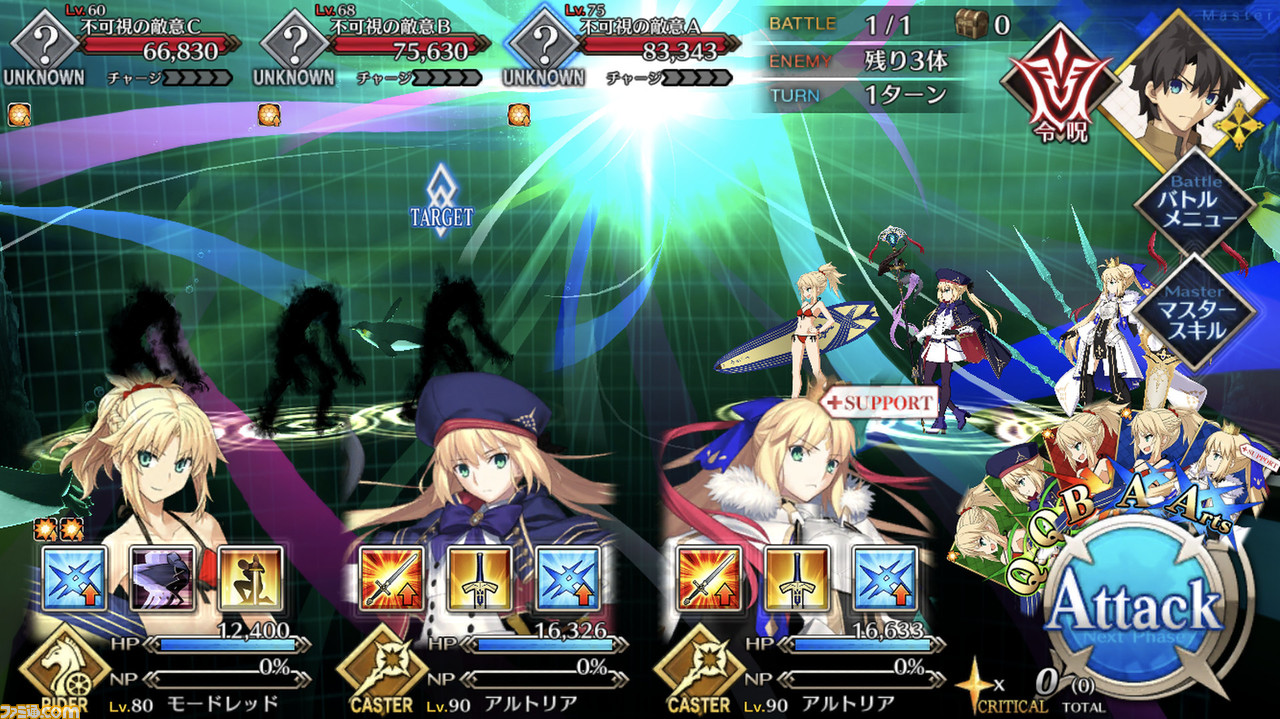The height and width of the screenshot is (719, 1280).
Task: Target enemy 不可視の敵意B
Action: pyautogui.click(x=295, y=43)
